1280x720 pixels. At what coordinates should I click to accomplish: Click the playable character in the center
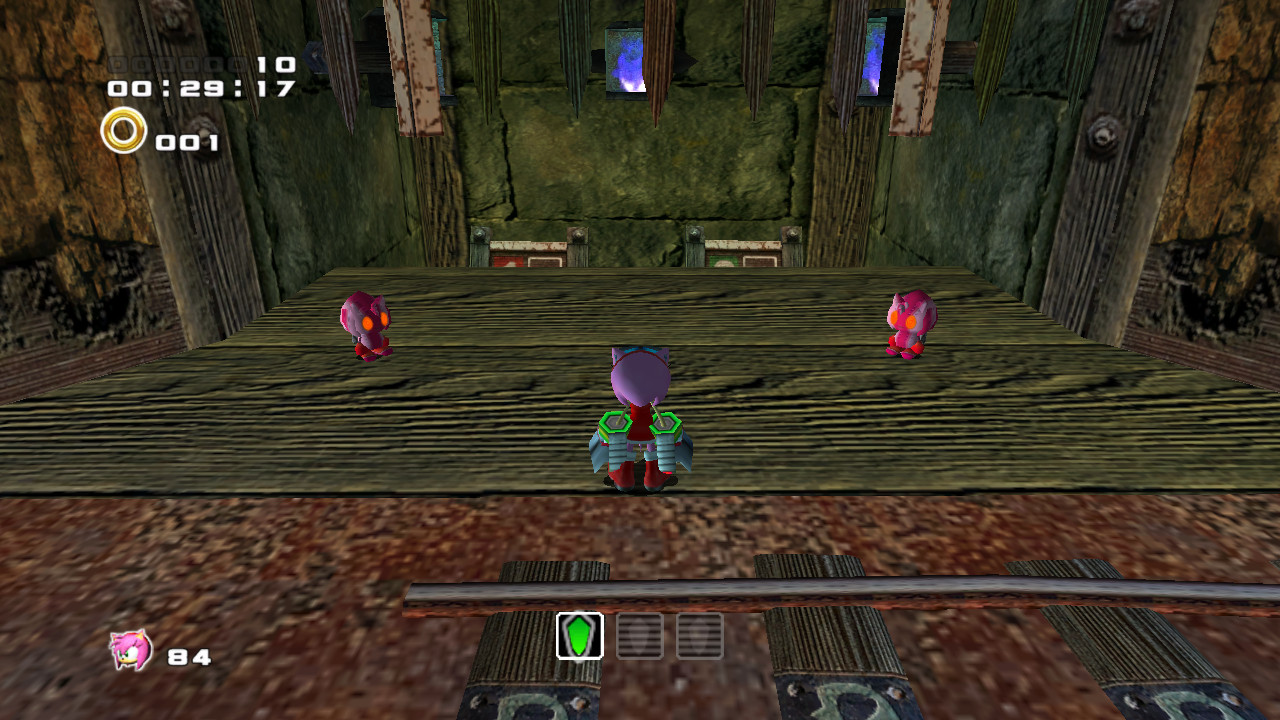[x=640, y=420]
